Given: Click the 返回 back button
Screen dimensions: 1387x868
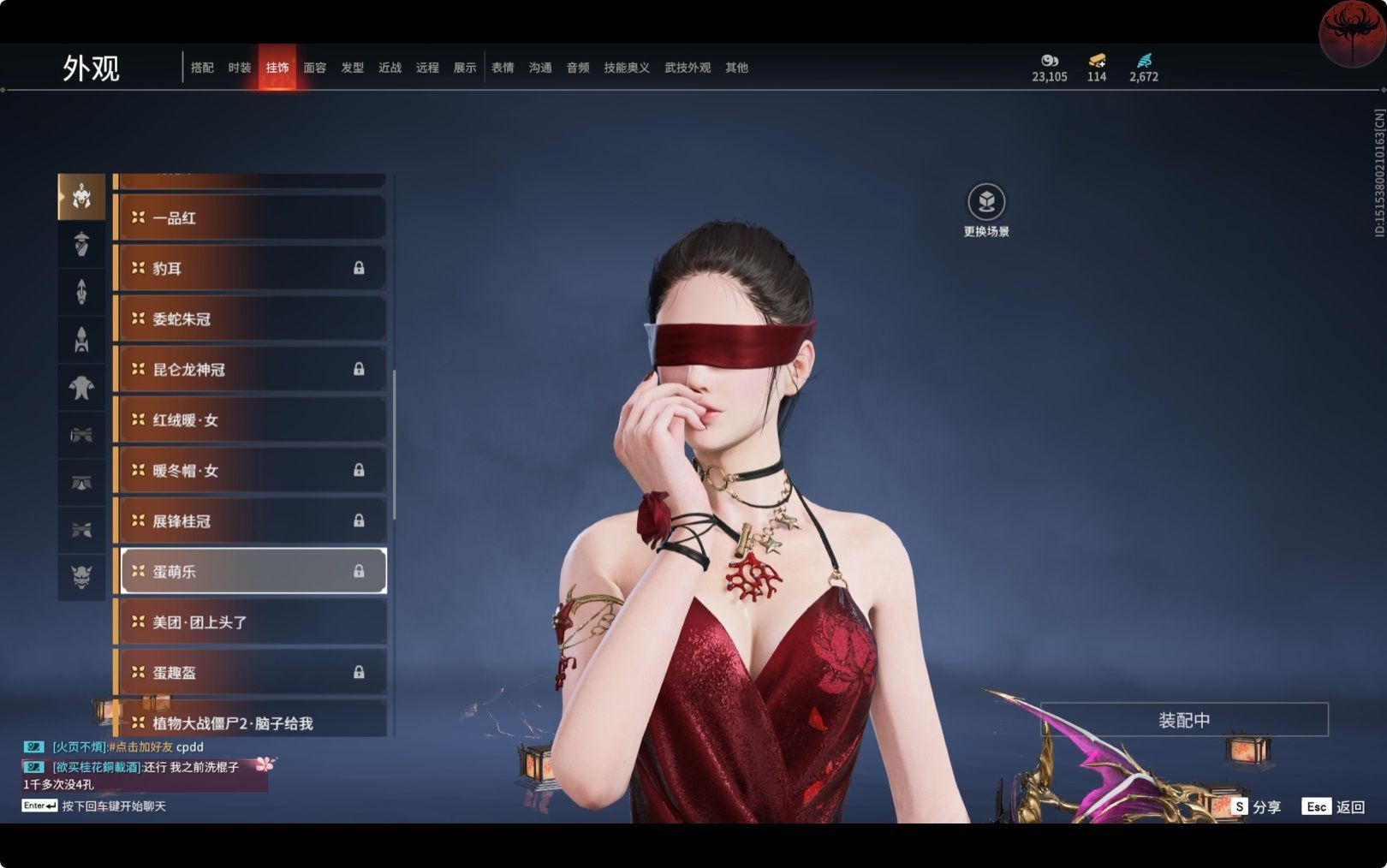Looking at the screenshot, I should (1334, 806).
